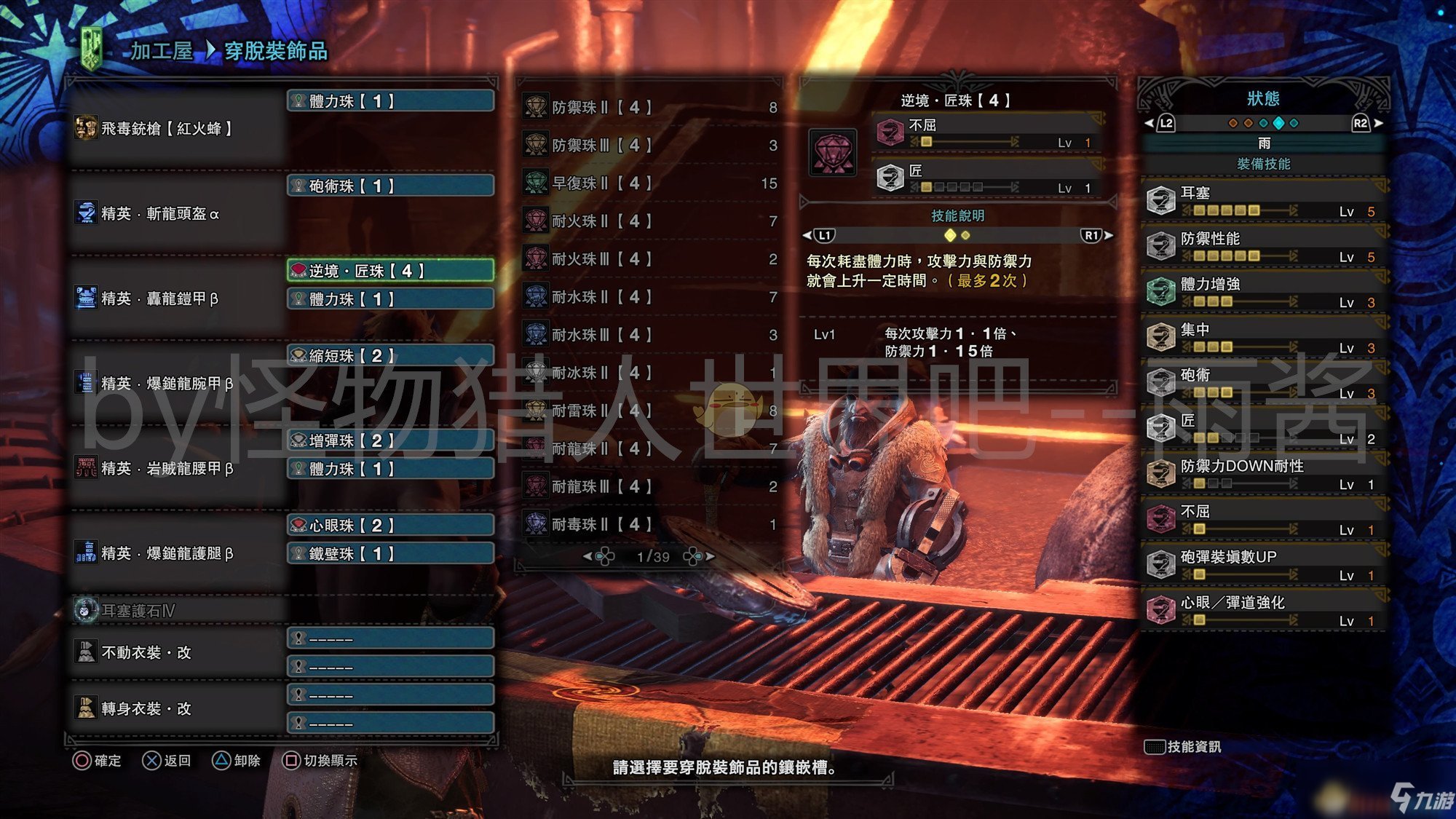Select the 逆境・匠珠【4】 decoration slot
This screenshot has height=819, width=1456.
pos(391,271)
